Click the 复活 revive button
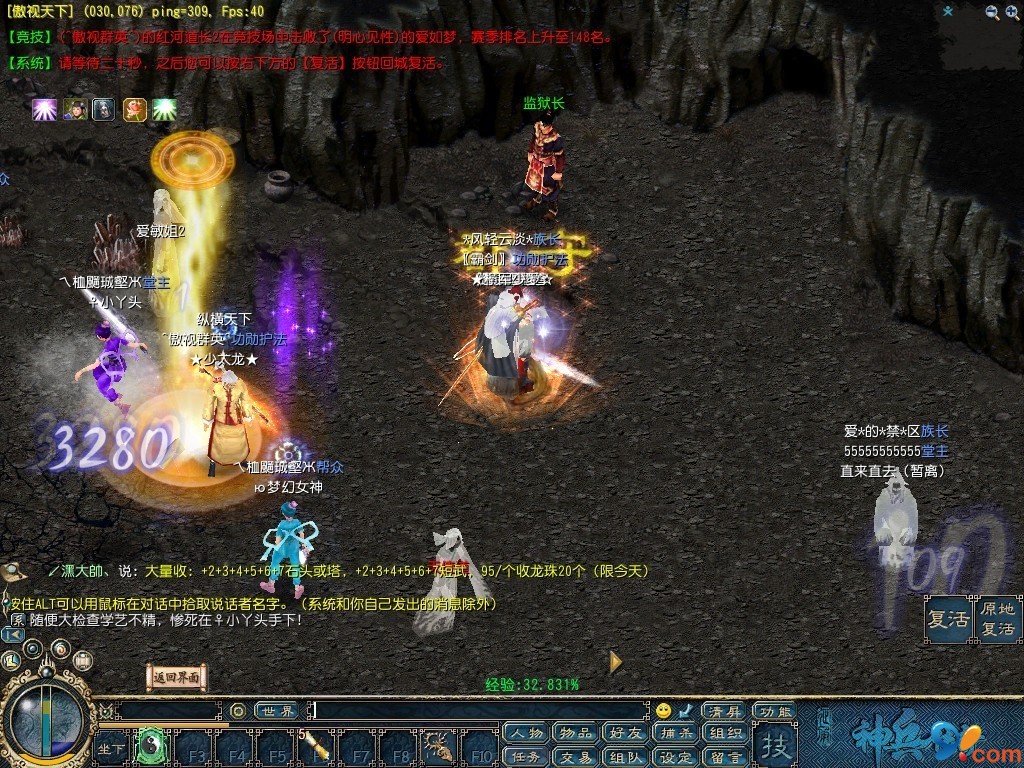 (x=947, y=619)
